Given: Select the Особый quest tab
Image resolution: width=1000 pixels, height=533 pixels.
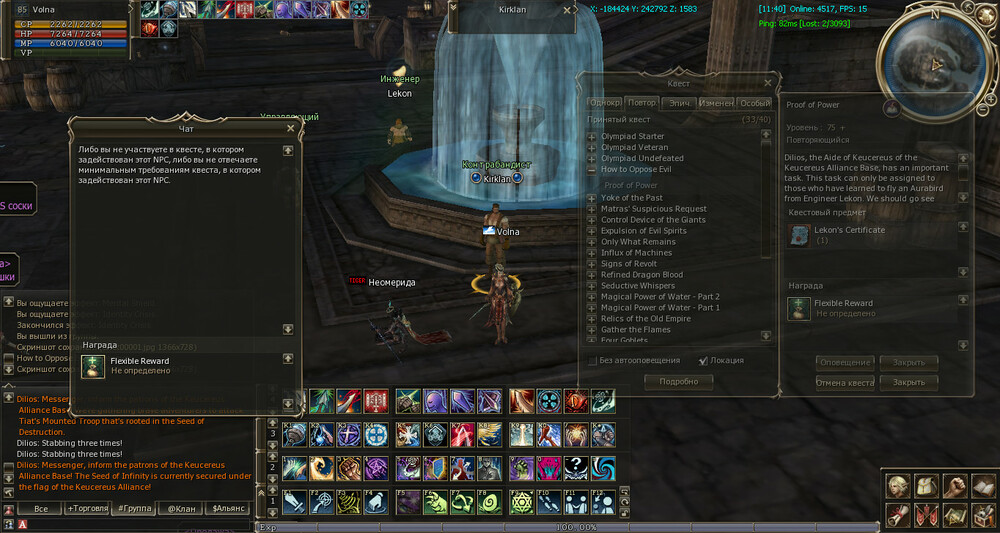Looking at the screenshot, I should coord(755,103).
